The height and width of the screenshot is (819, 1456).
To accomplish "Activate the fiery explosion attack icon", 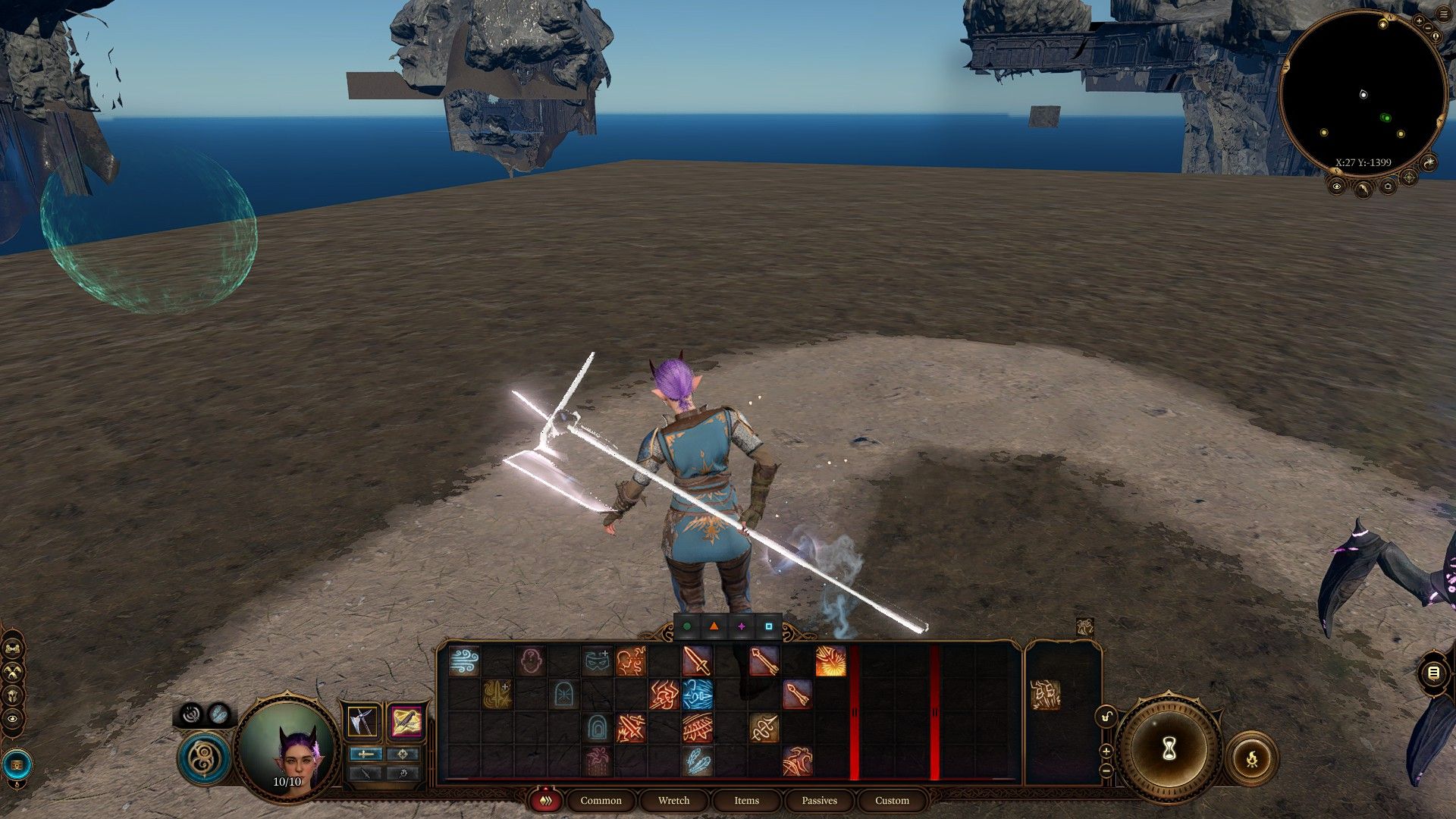I will 830,661.
